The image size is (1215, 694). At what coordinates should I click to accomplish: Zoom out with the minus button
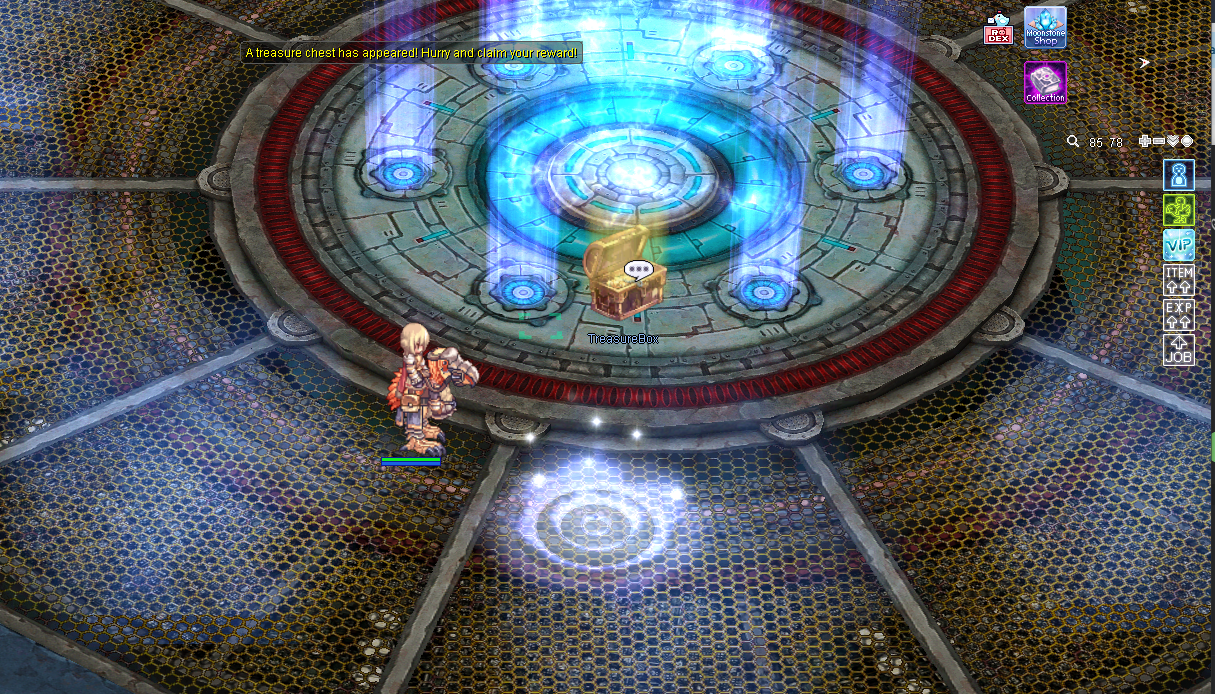coord(1159,142)
